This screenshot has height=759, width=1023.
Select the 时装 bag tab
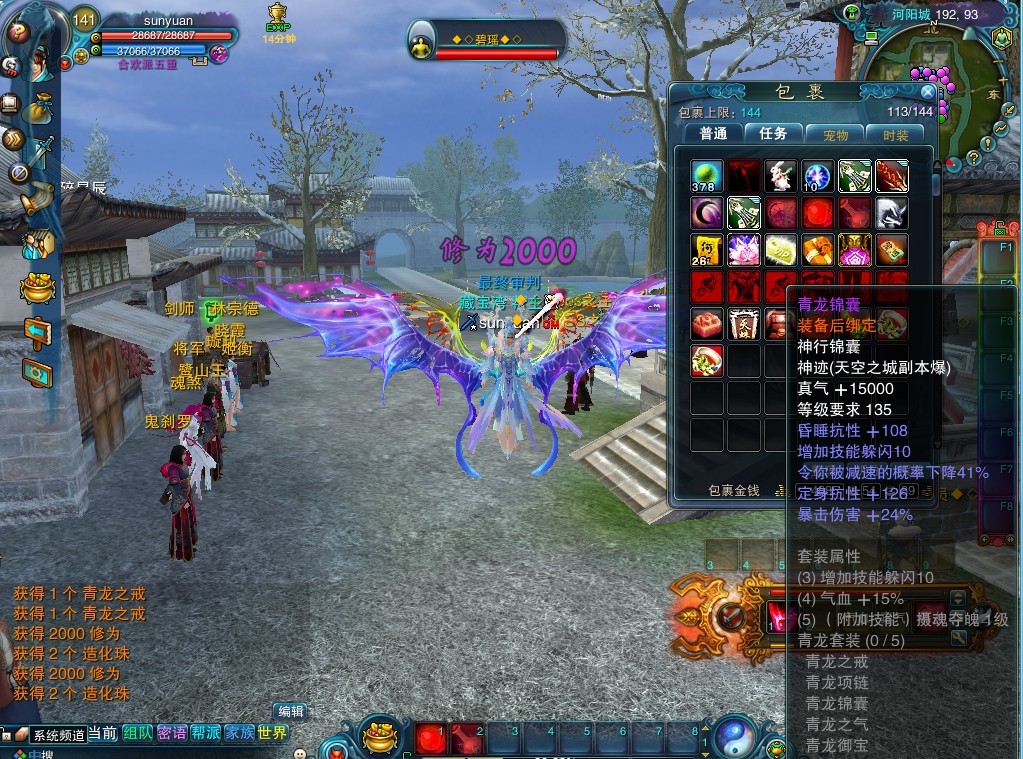click(895, 134)
